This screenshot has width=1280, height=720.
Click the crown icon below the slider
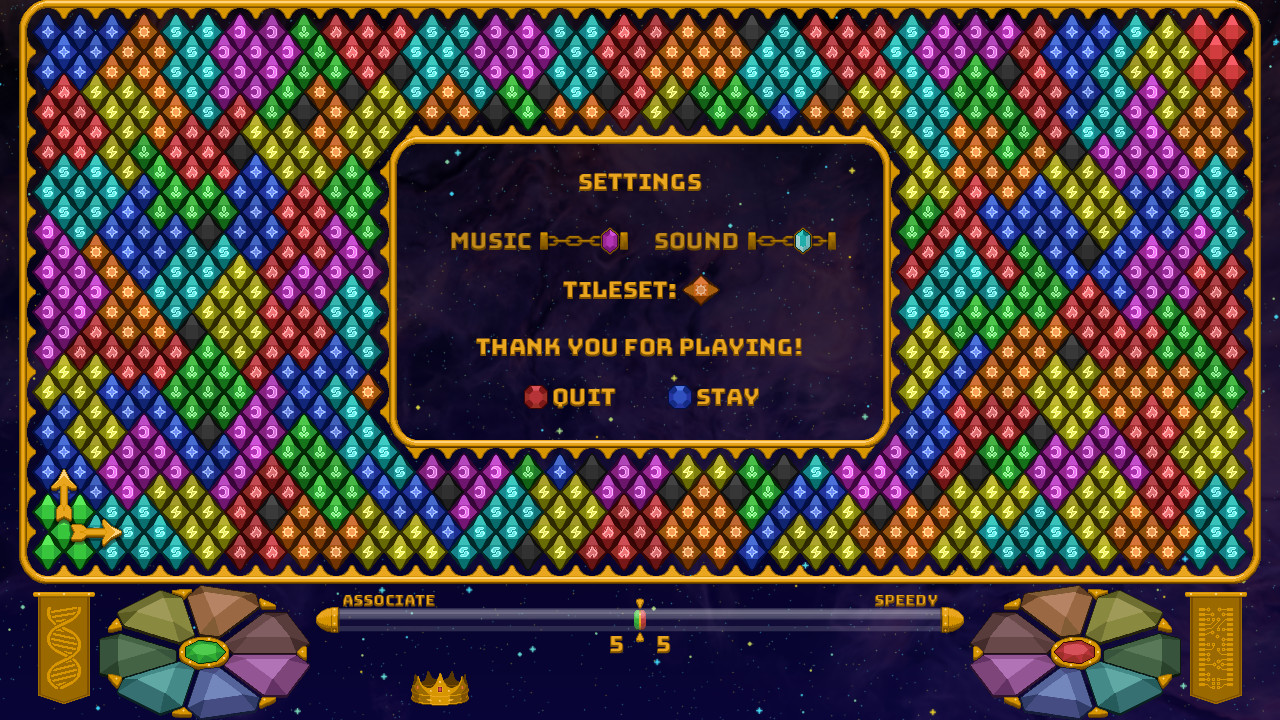pos(438,688)
